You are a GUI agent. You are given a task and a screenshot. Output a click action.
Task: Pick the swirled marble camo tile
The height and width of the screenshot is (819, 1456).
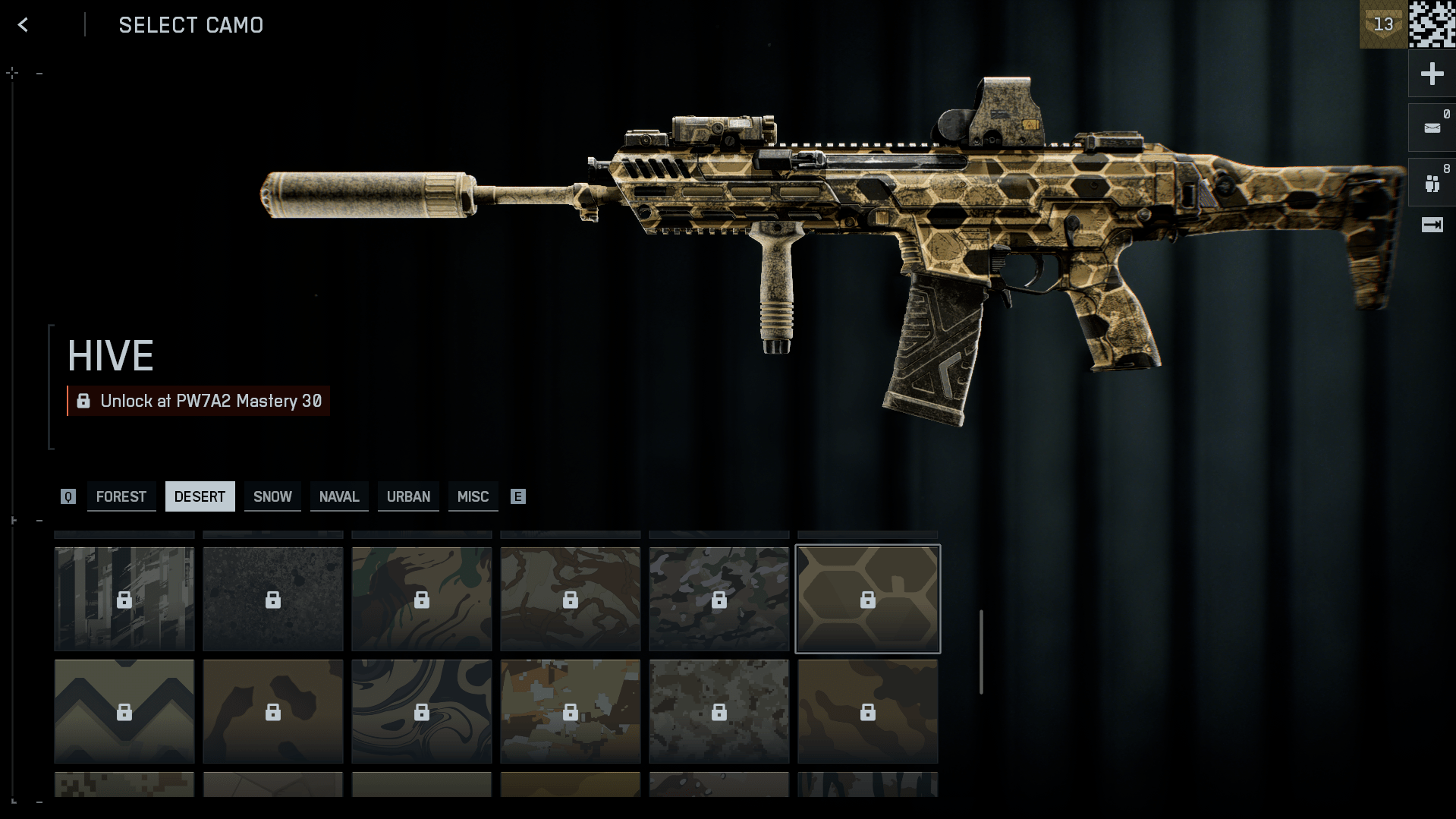click(422, 711)
